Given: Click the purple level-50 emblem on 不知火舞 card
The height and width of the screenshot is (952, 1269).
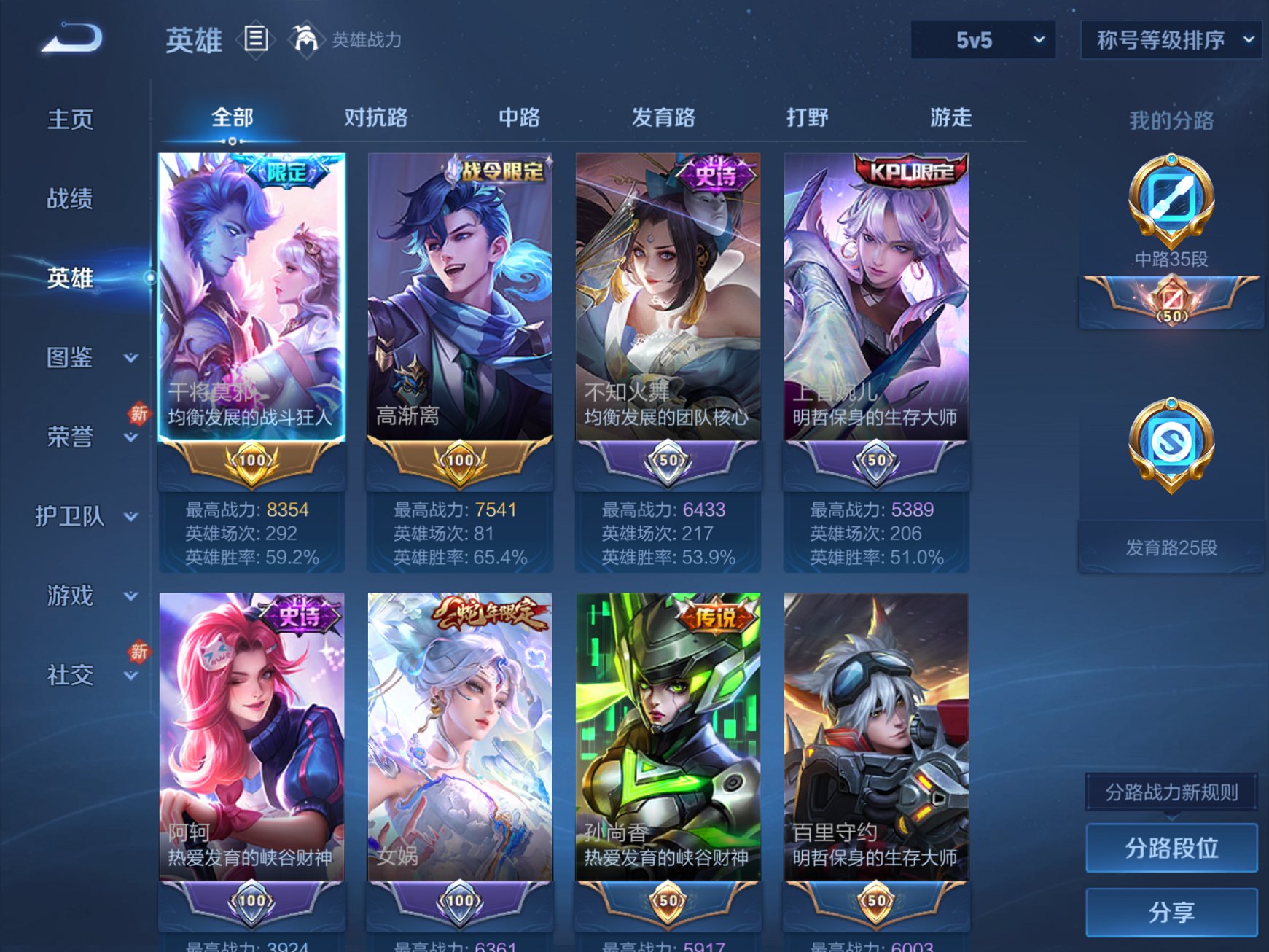Looking at the screenshot, I should tap(668, 460).
